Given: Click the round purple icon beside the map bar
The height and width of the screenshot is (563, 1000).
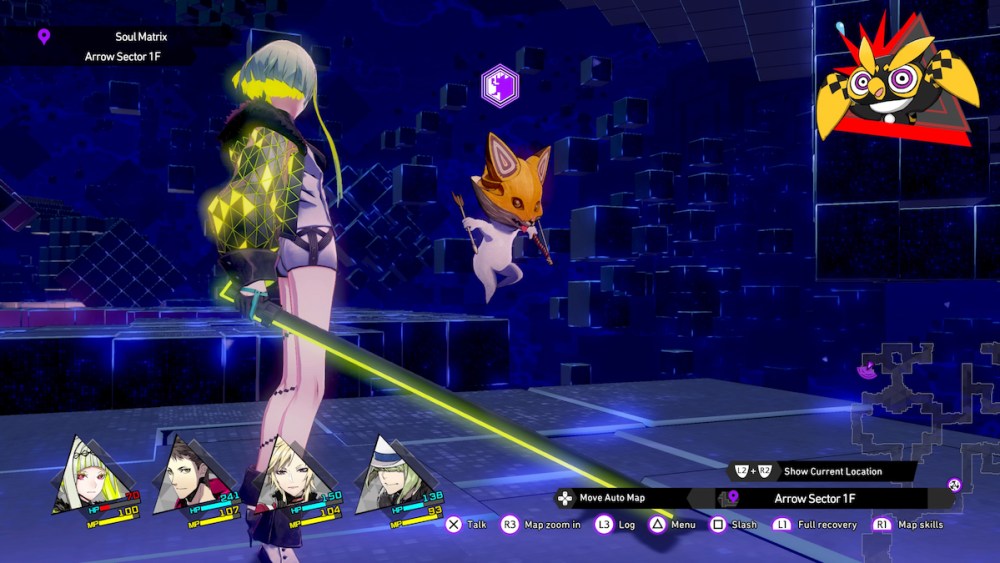Looking at the screenshot, I should click(954, 485).
